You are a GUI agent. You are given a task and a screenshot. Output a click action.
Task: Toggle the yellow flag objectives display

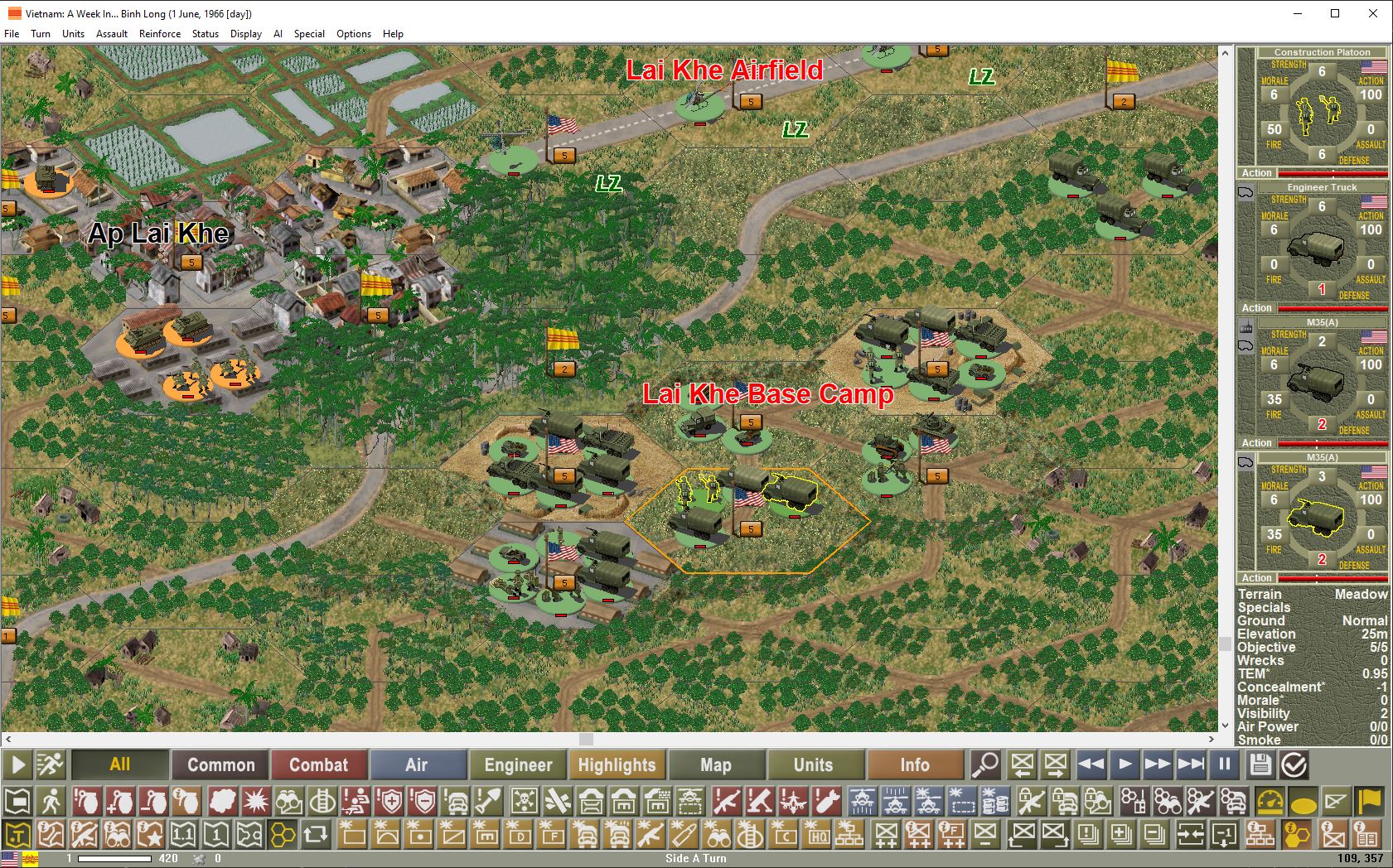[x=1371, y=801]
